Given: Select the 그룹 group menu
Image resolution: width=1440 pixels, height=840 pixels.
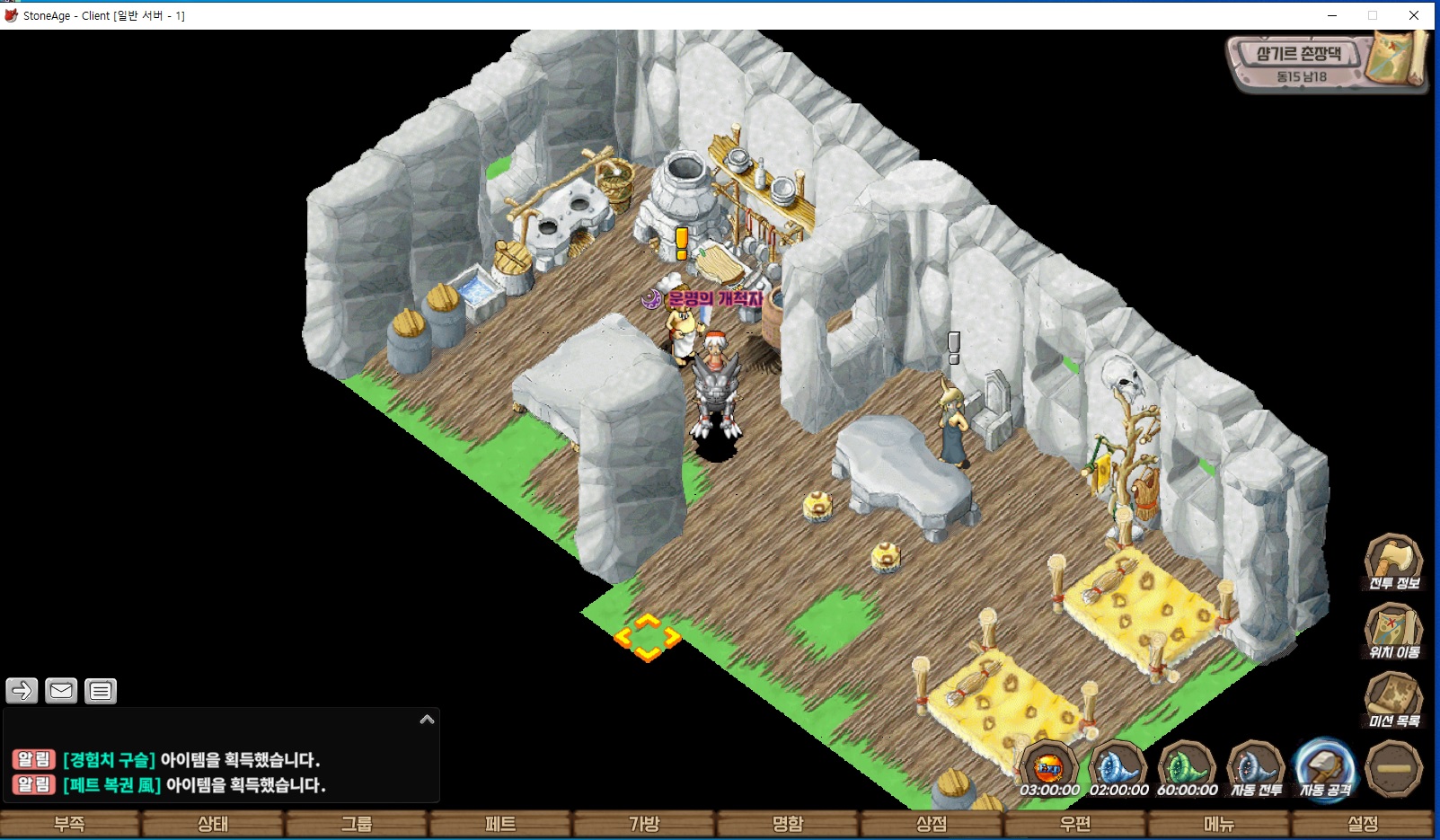Looking at the screenshot, I should point(357,824).
